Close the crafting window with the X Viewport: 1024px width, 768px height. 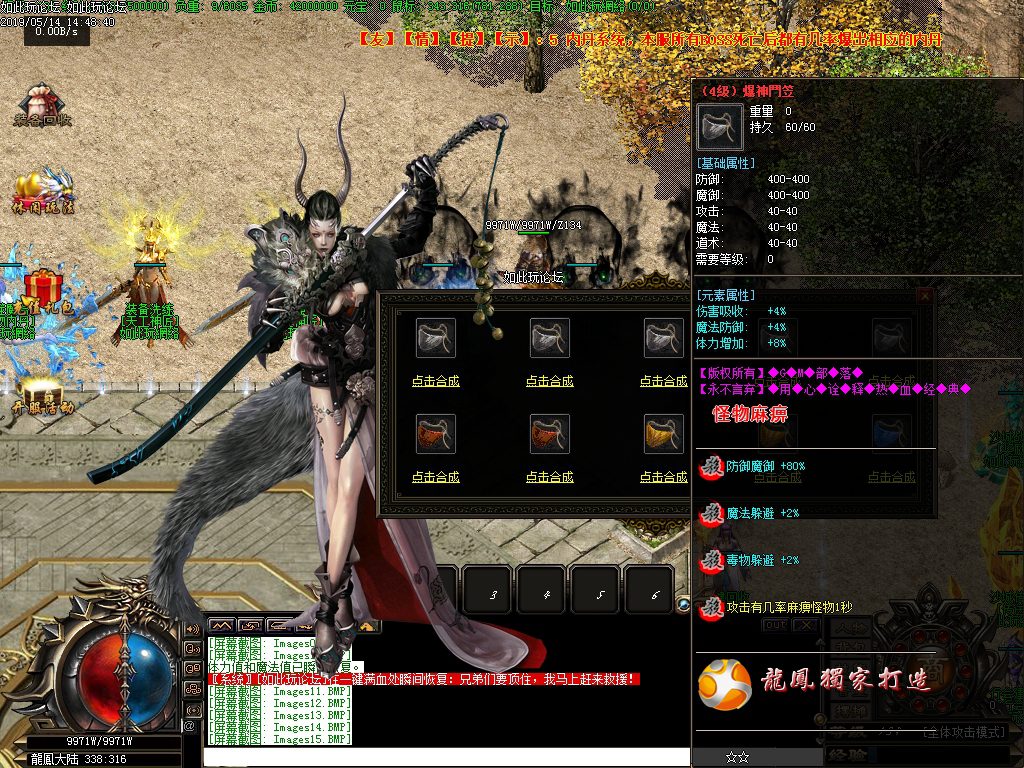pyautogui.click(x=925, y=296)
